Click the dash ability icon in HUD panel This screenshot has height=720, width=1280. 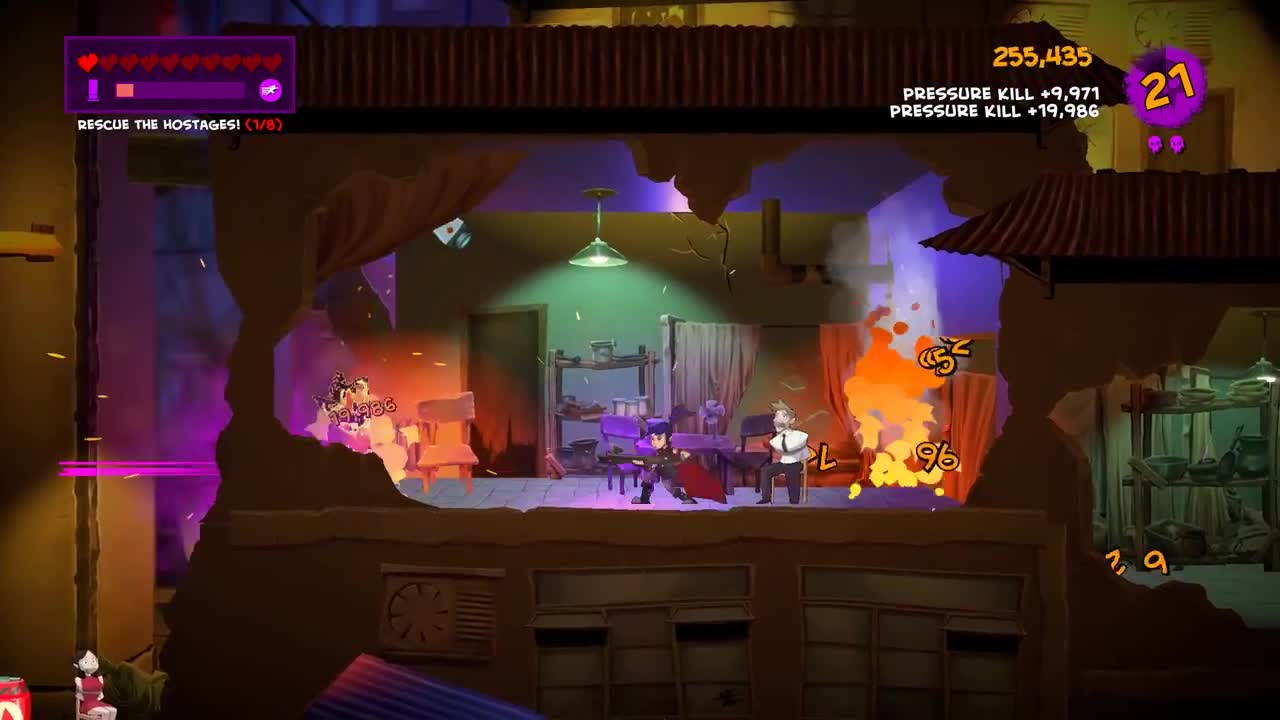coord(271,90)
